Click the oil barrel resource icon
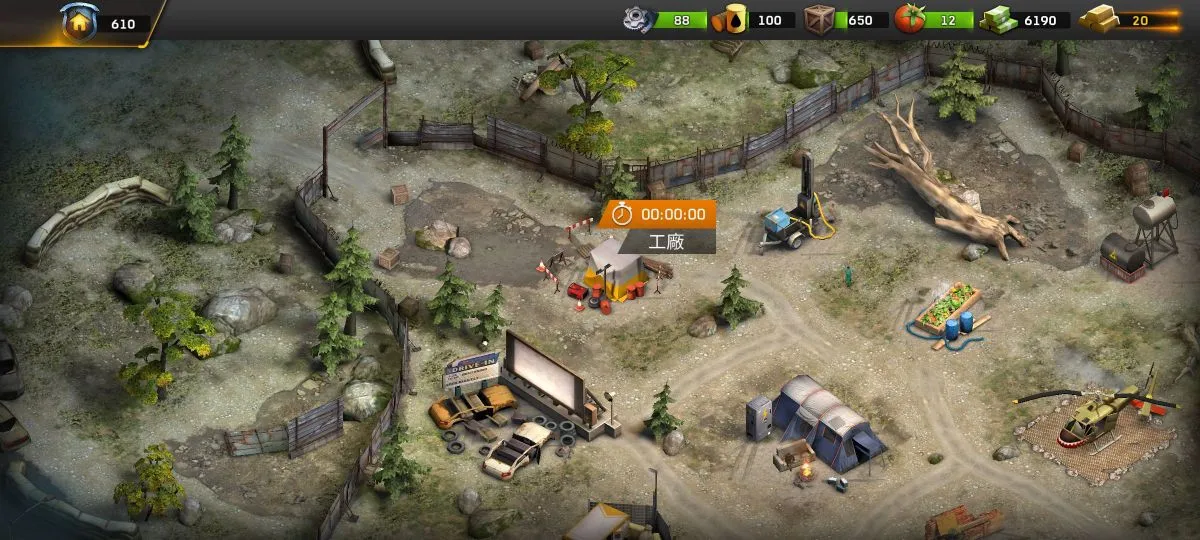The image size is (1200, 540). tap(731, 20)
